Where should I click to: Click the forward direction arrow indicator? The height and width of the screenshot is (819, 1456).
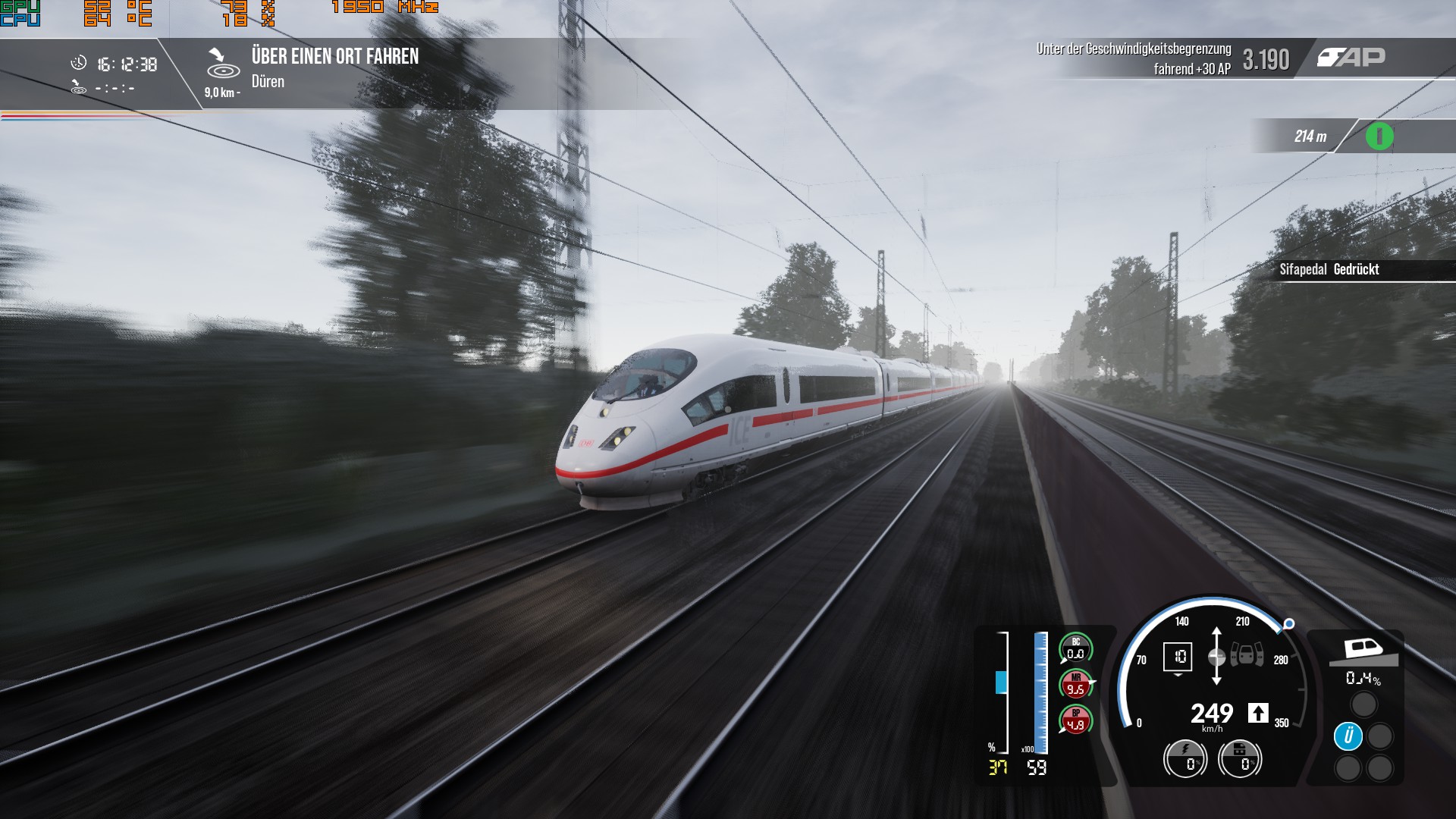point(1258,713)
